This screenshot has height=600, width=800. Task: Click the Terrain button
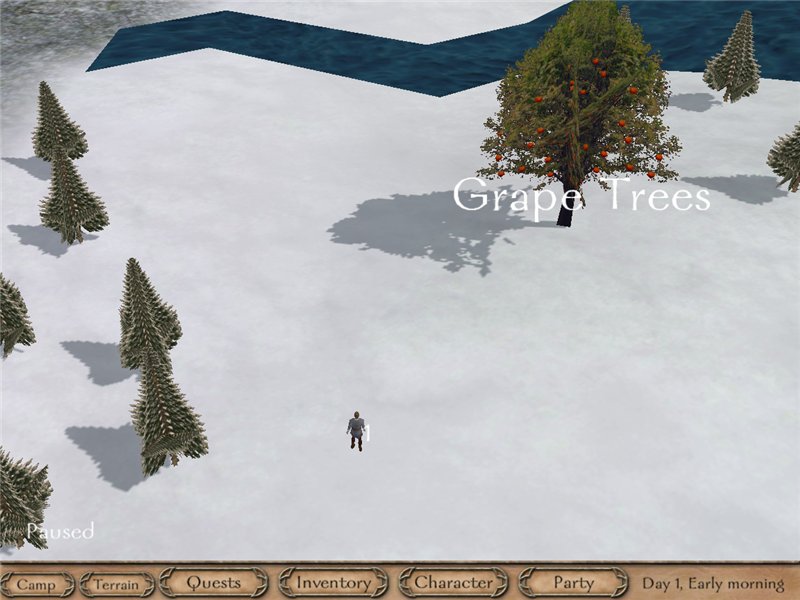[x=117, y=584]
